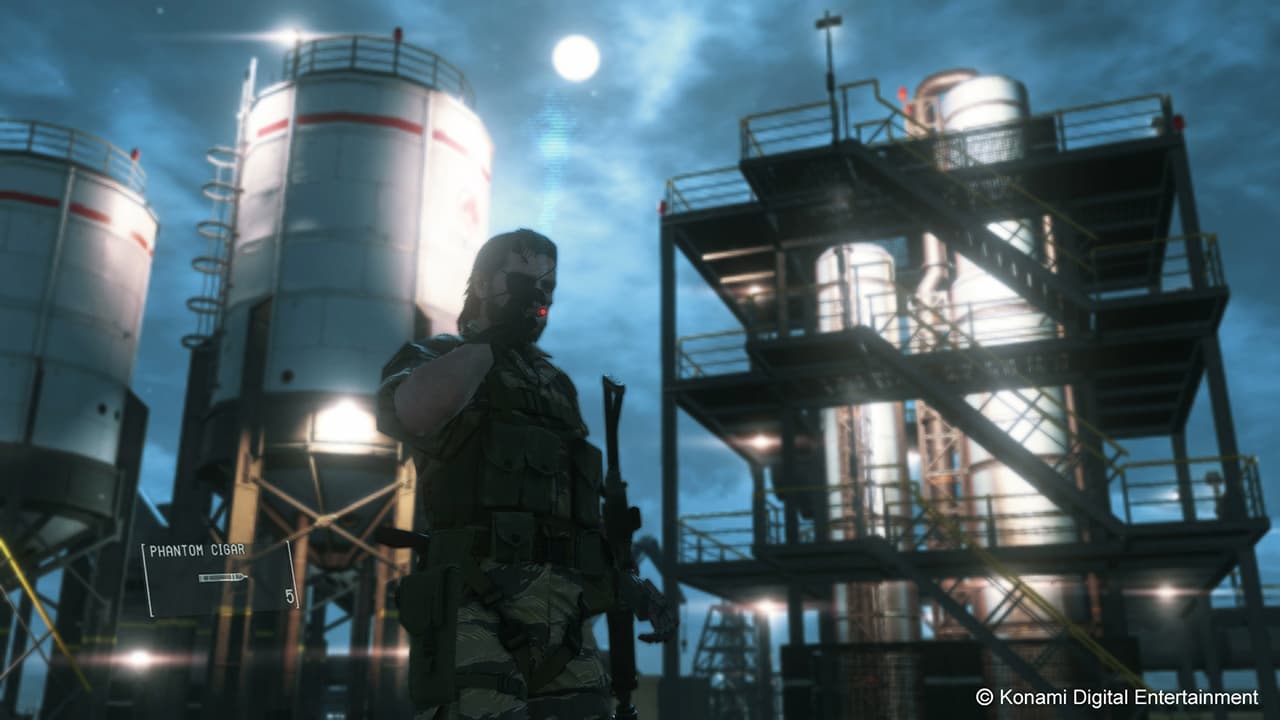
Task: Click the cross atop the tall scaffold tower
Action: point(826,20)
